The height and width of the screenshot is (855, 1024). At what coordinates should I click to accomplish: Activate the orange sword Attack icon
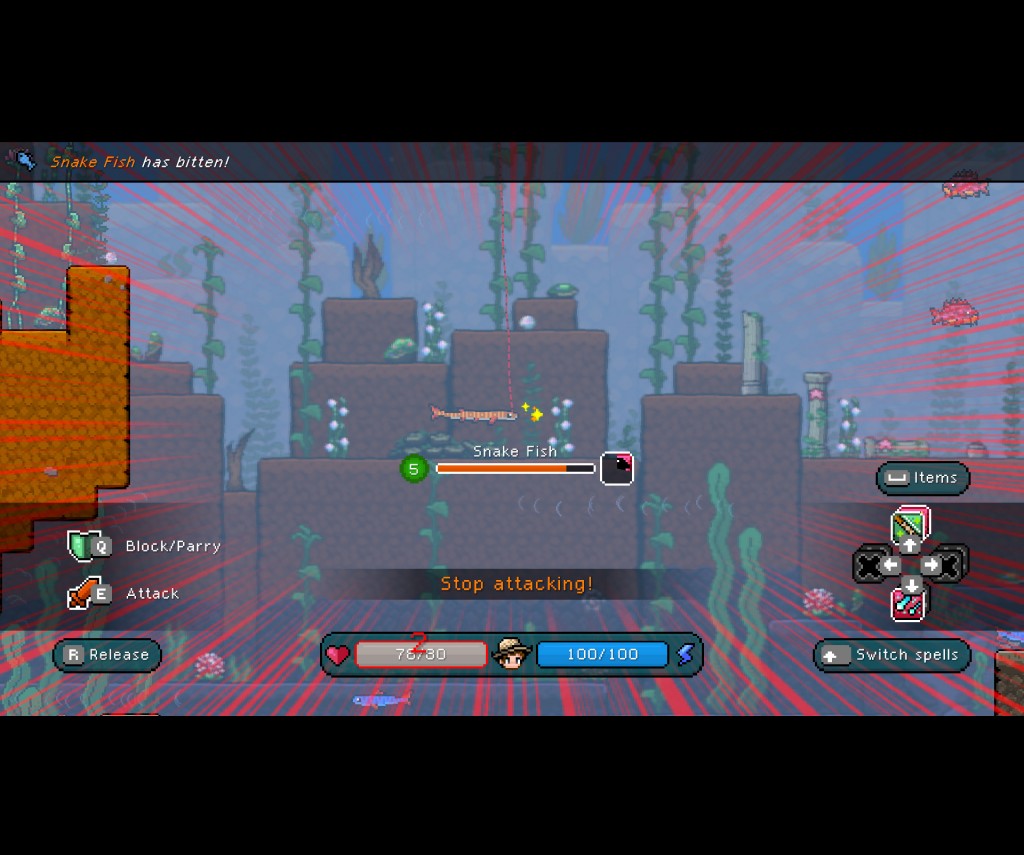click(x=80, y=594)
